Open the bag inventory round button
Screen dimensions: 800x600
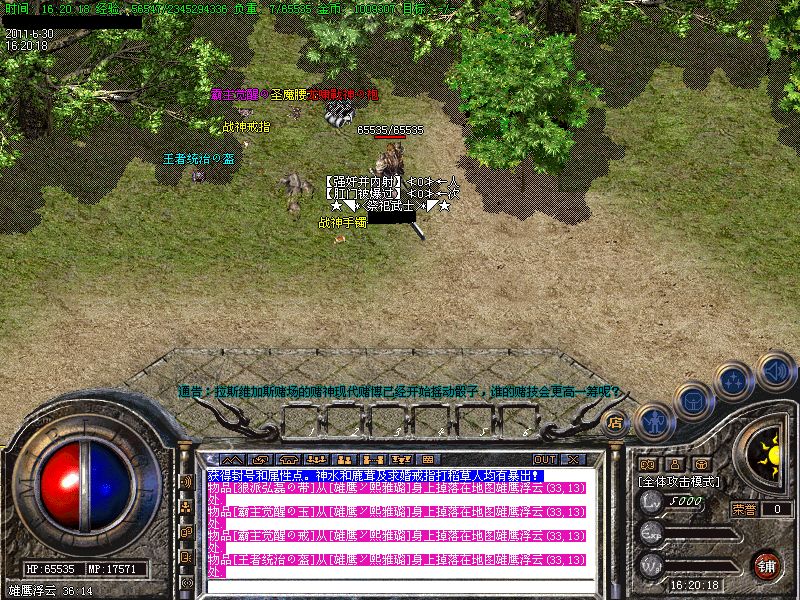pos(695,402)
